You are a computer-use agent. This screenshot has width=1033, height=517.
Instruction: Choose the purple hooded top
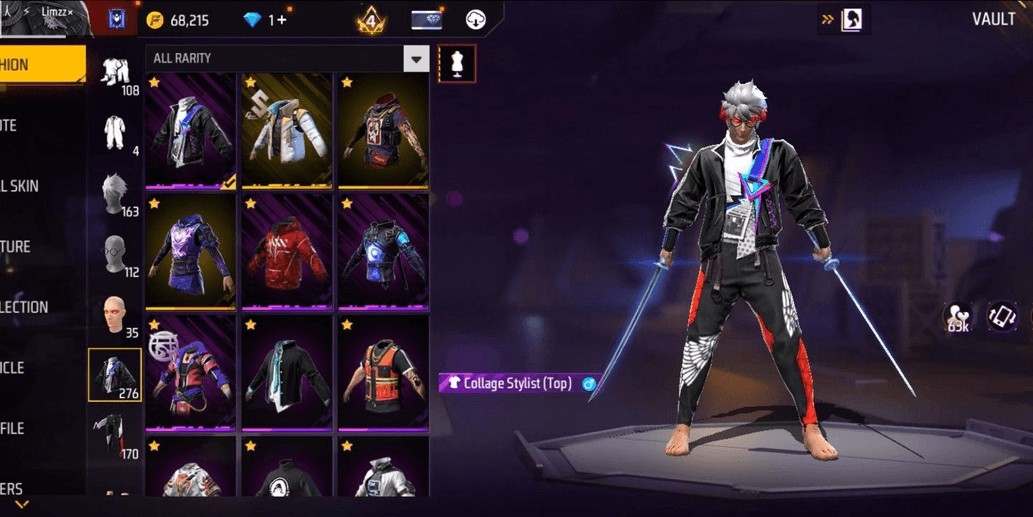pyautogui.click(x=191, y=251)
